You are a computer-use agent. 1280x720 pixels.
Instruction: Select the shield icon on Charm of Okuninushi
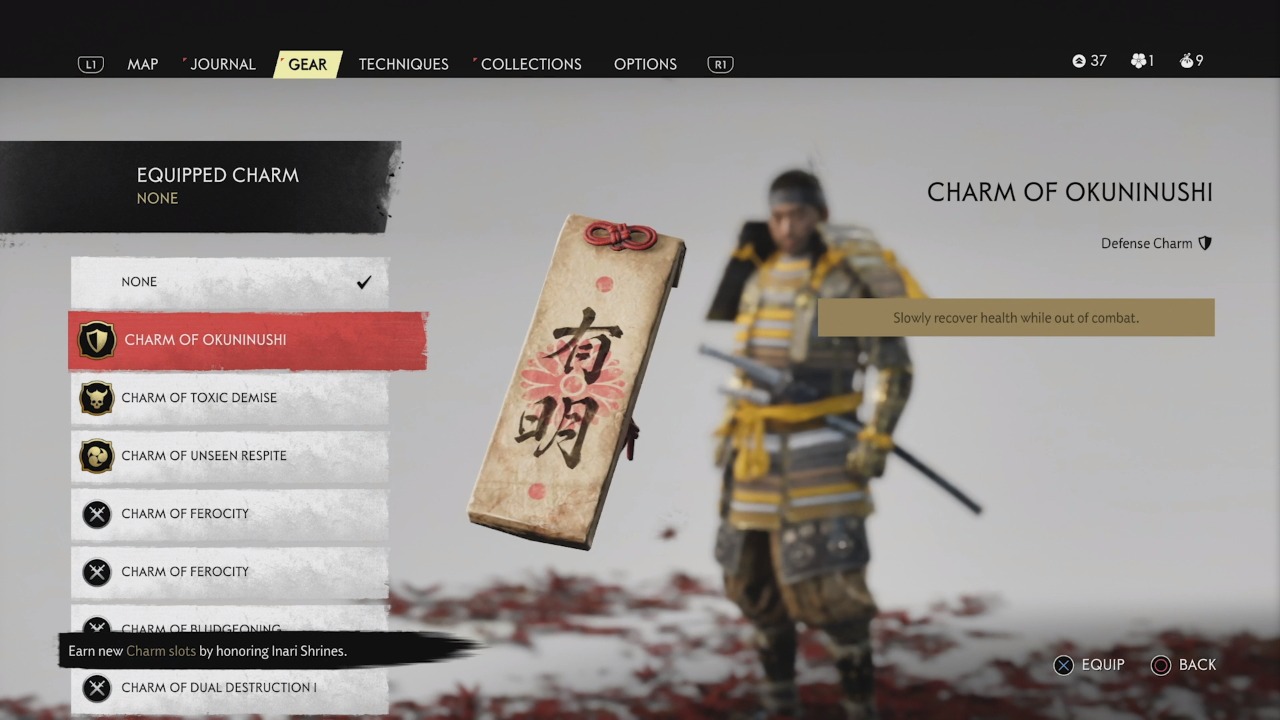pos(97,340)
